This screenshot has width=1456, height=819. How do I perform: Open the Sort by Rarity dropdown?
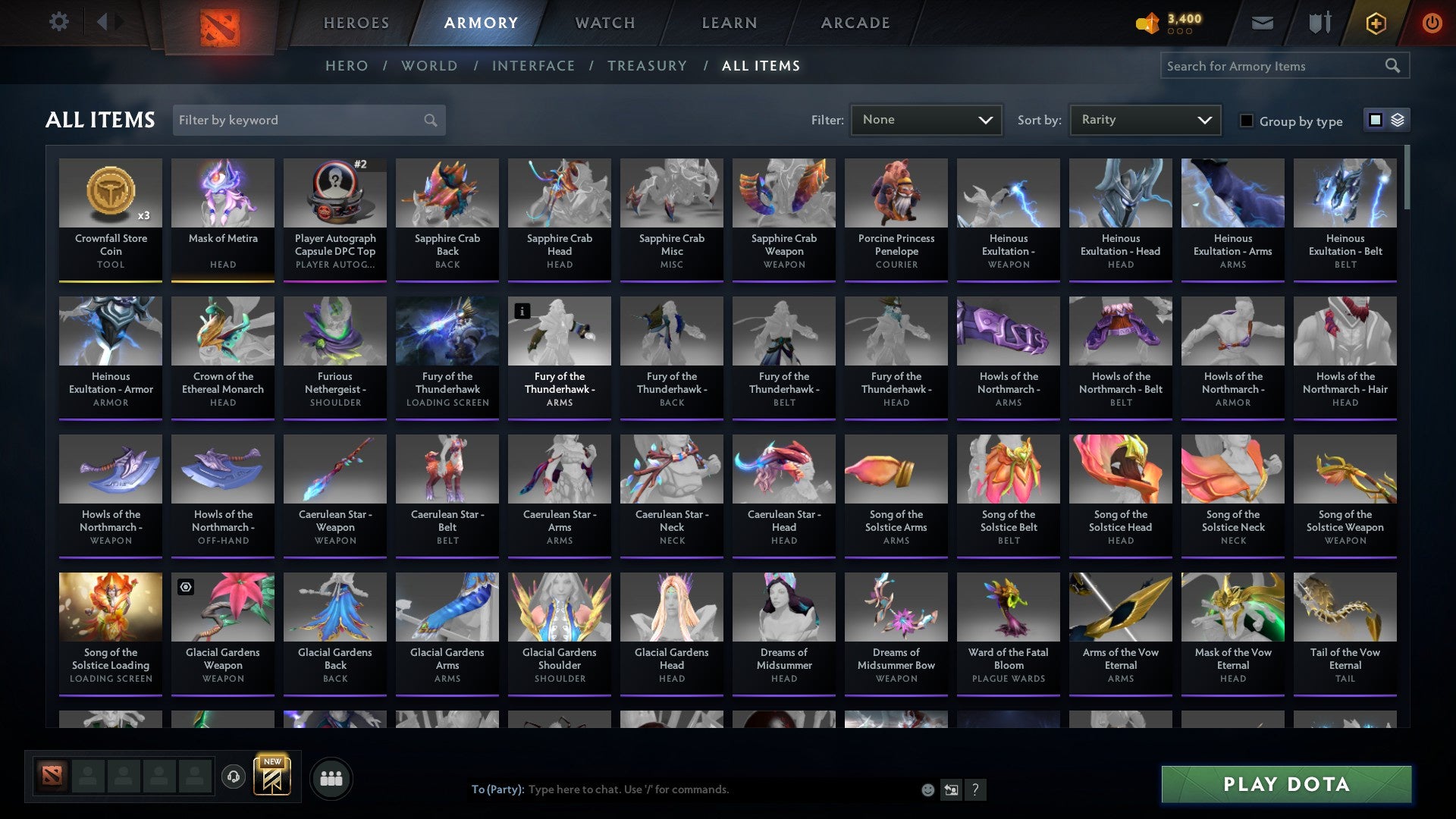[x=1144, y=119]
